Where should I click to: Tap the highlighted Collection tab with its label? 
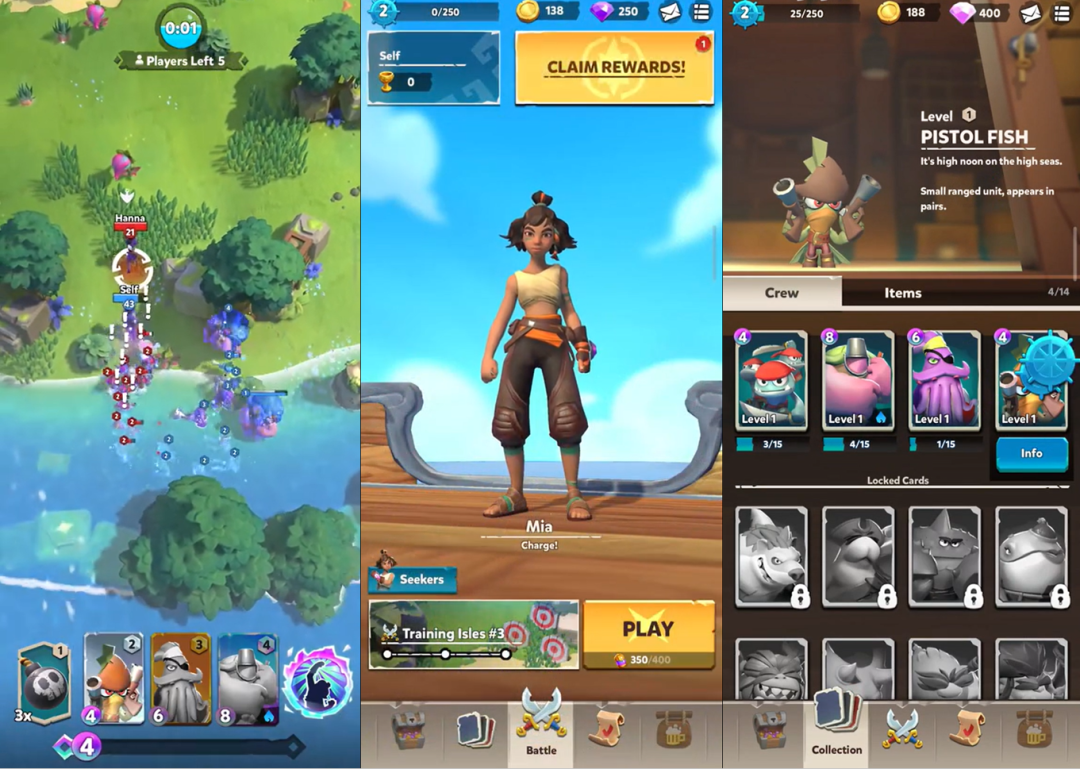tap(836, 727)
